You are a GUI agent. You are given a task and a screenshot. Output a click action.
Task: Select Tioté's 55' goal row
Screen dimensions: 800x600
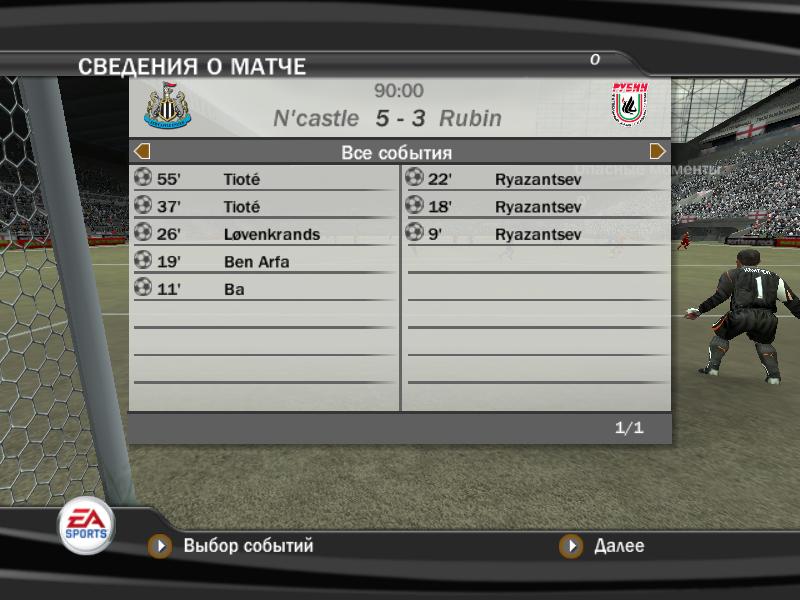coord(264,179)
